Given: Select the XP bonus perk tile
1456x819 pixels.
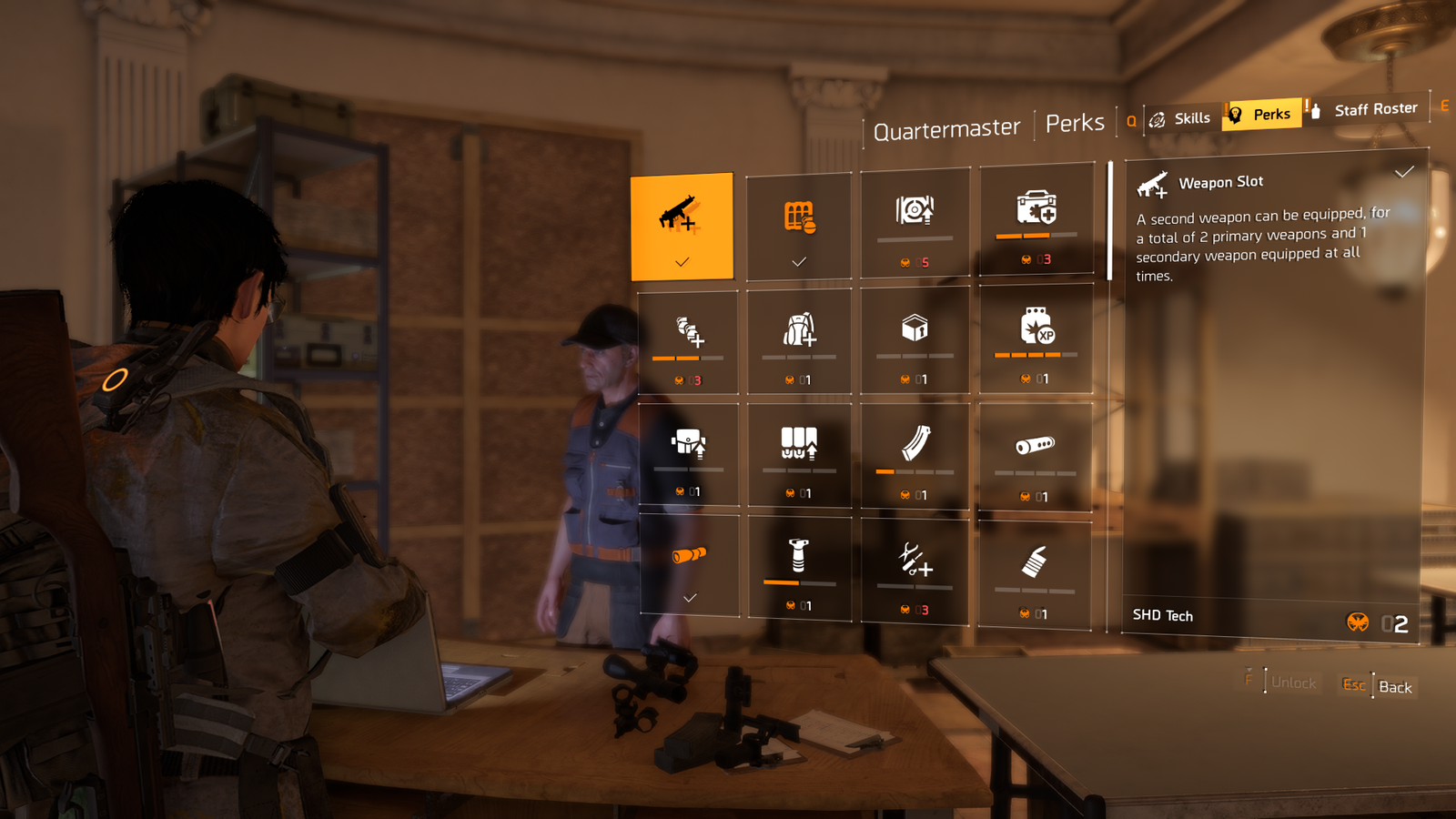Looking at the screenshot, I should (x=1036, y=339).
